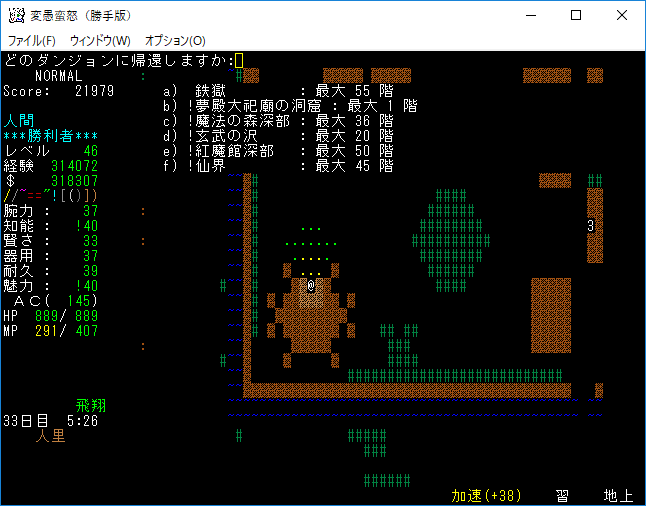Open the オプション(O) menu

(x=175, y=40)
